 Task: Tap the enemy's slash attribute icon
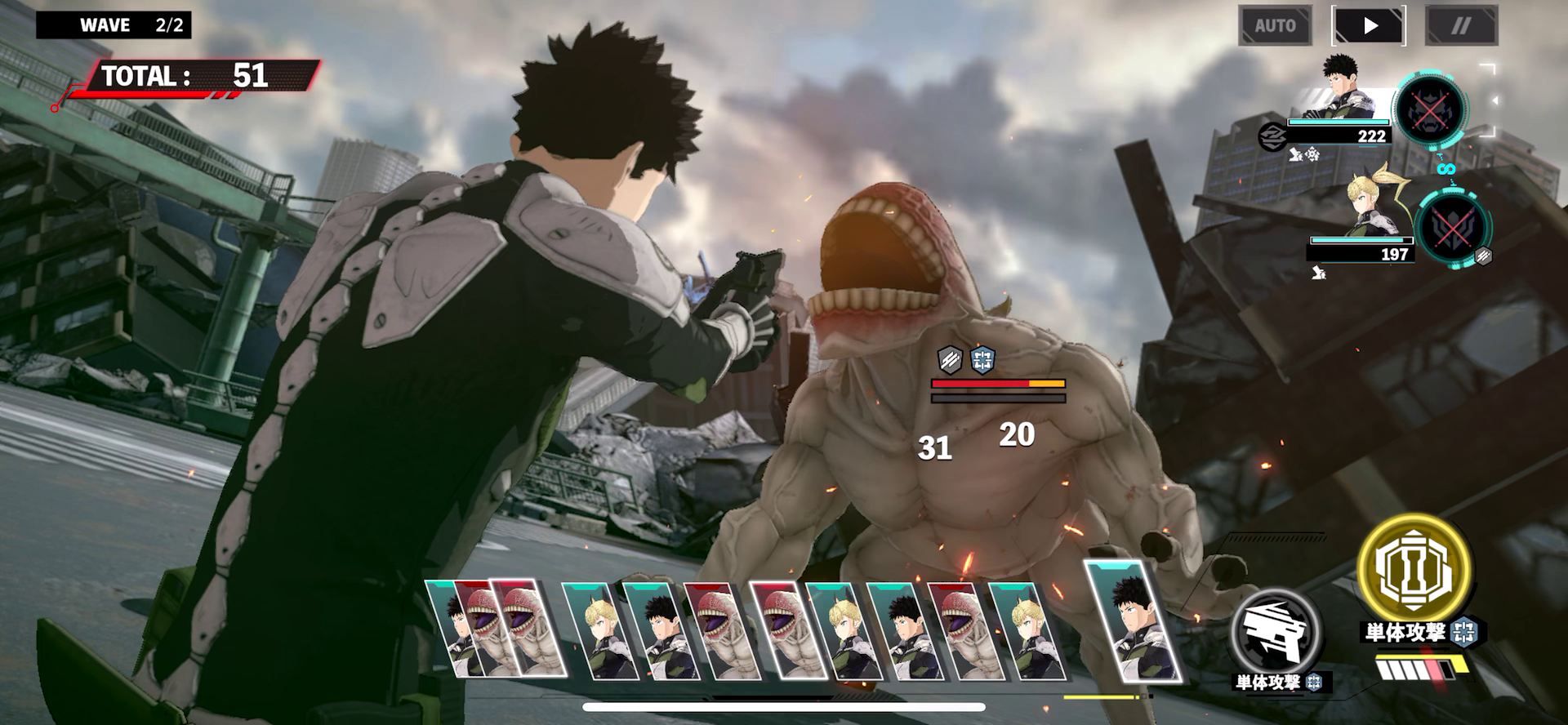[x=950, y=358]
